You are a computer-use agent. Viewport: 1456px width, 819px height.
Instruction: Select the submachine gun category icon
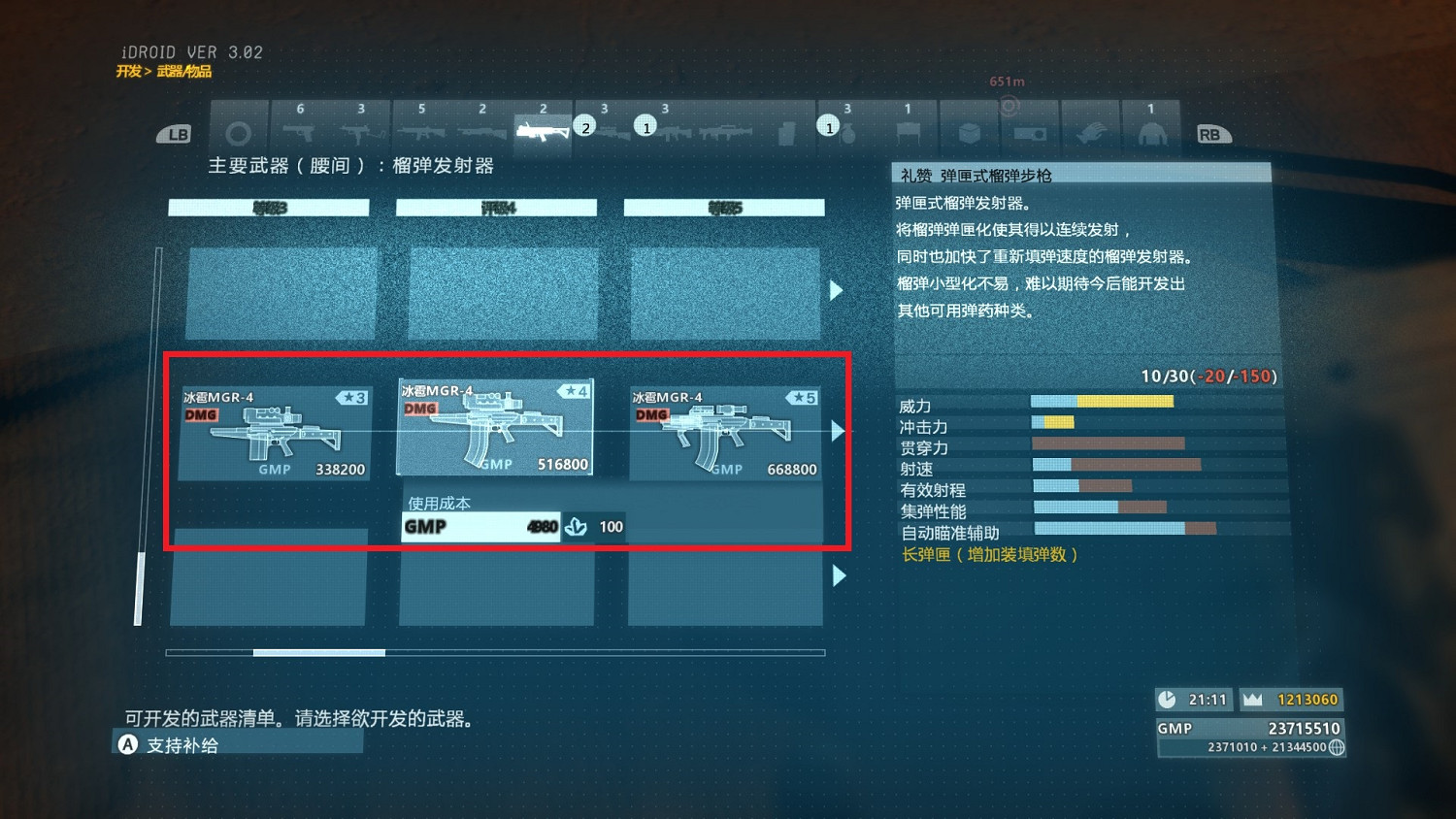[360, 133]
